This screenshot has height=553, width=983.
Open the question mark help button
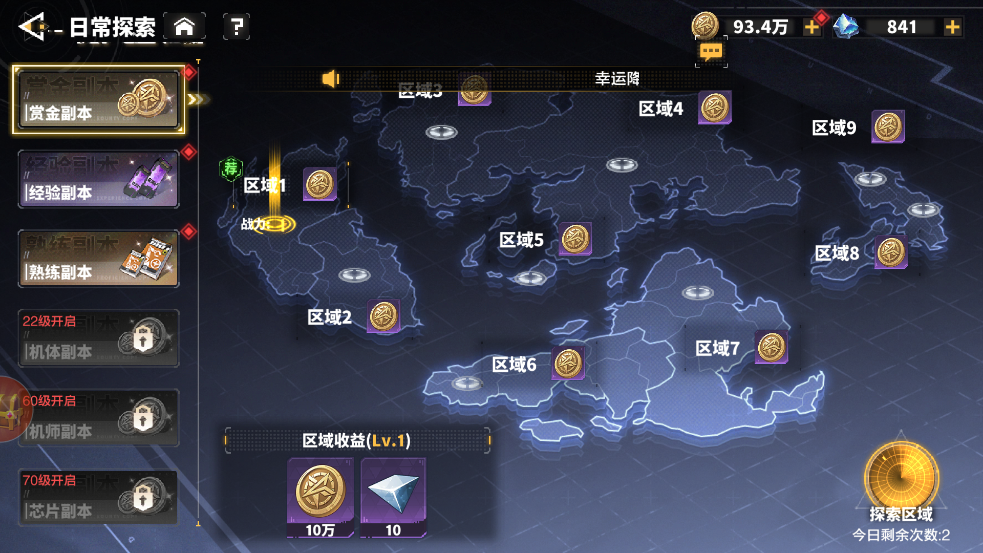click(x=236, y=27)
